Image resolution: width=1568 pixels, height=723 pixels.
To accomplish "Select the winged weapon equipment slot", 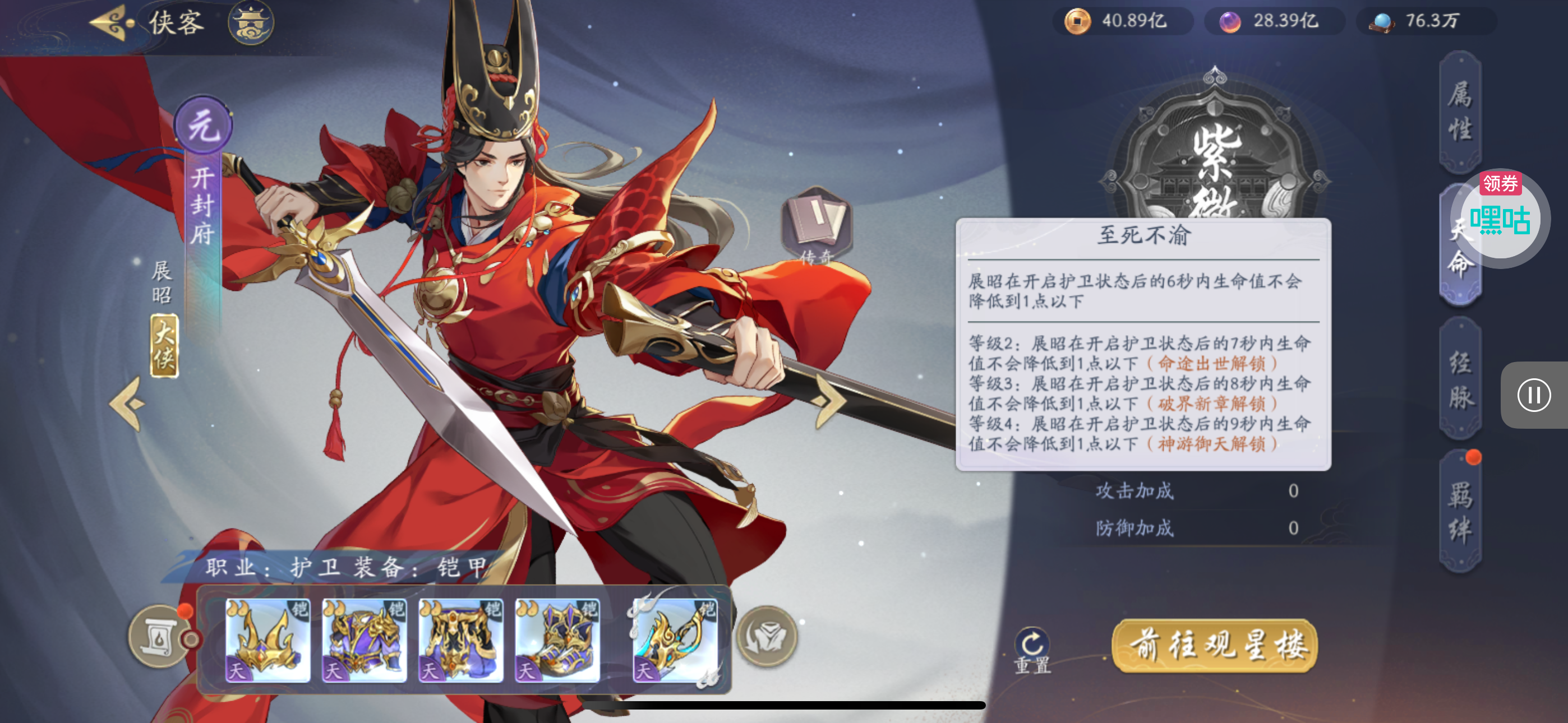I will point(675,639).
